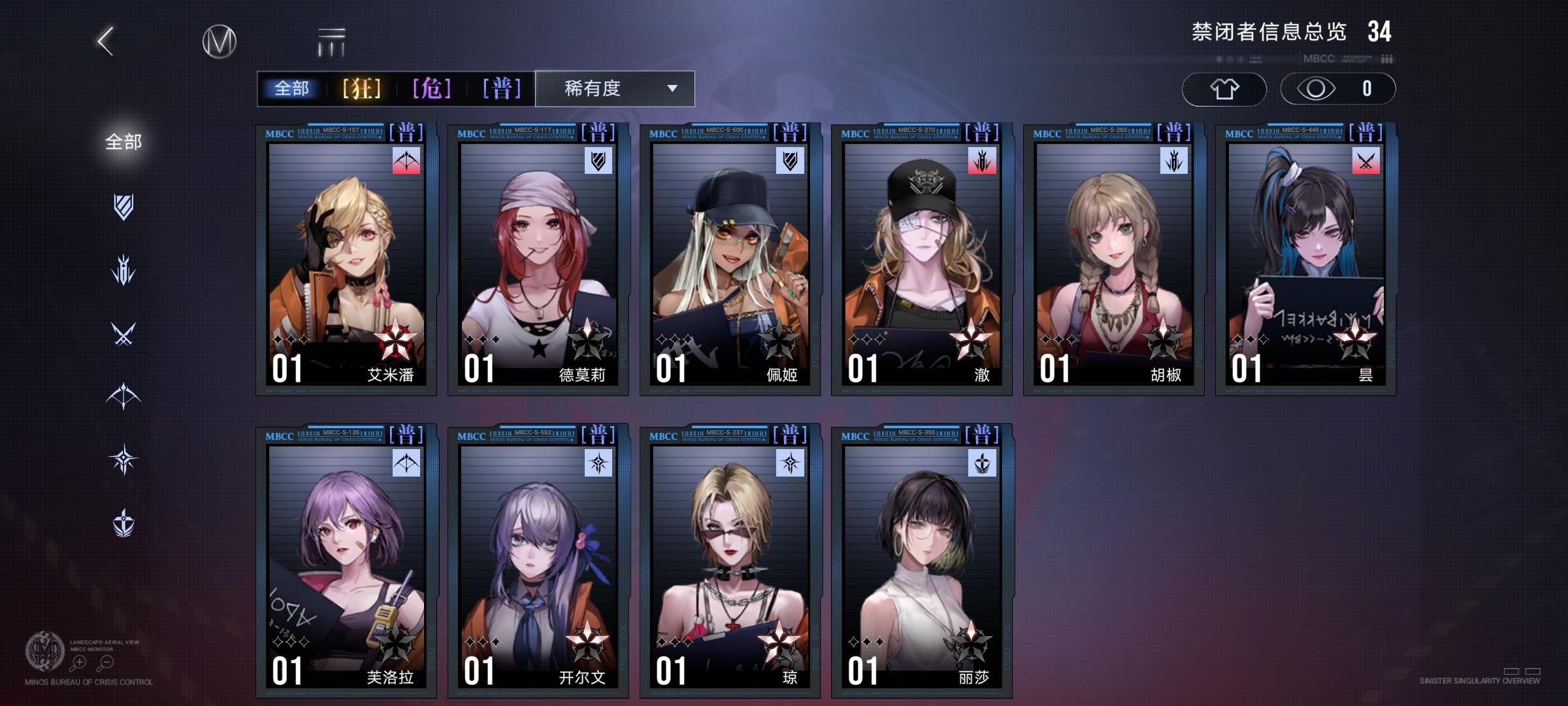This screenshot has height=706, width=1568.
Task: Select the crossed swords class filter icon
Action: click(x=124, y=333)
